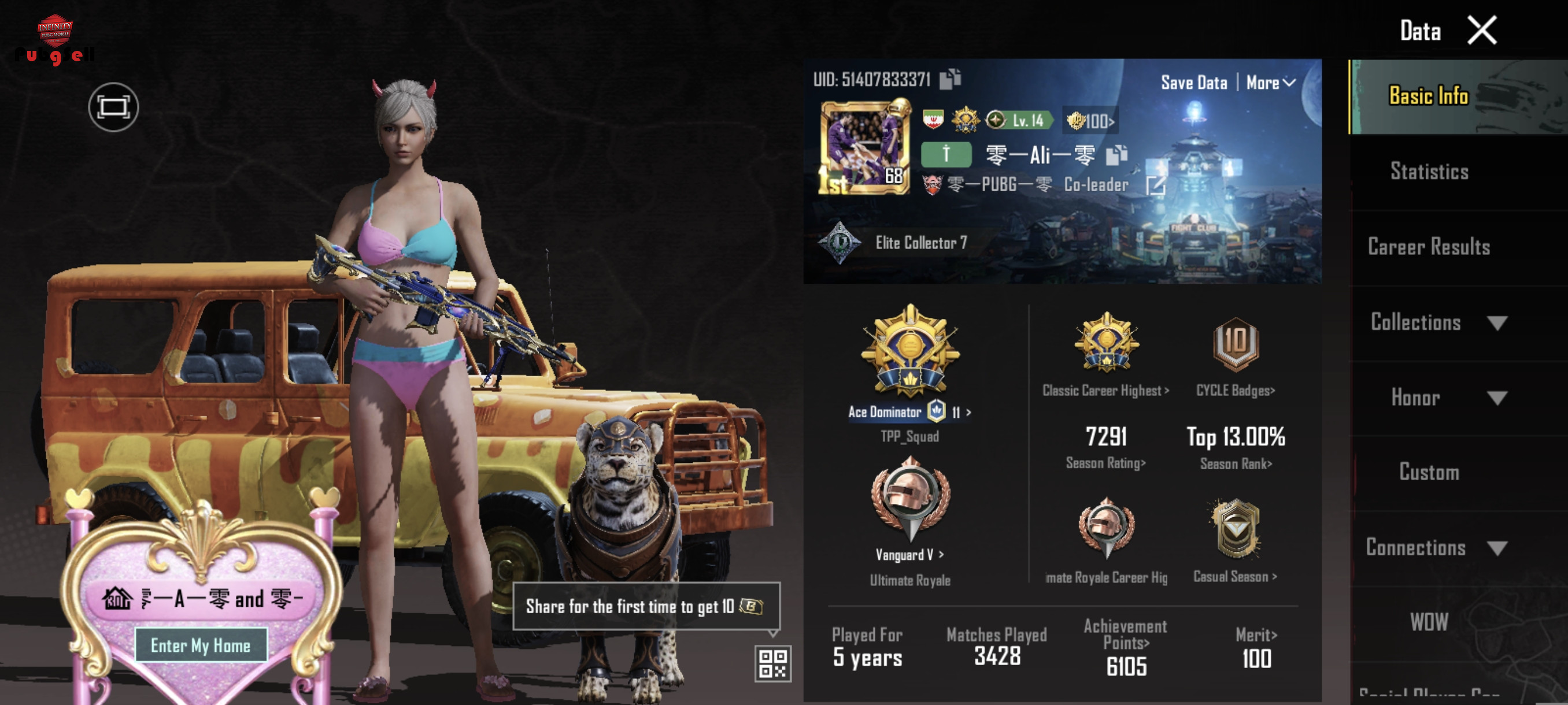
Task: Click the Enter My Home button
Action: (x=200, y=645)
